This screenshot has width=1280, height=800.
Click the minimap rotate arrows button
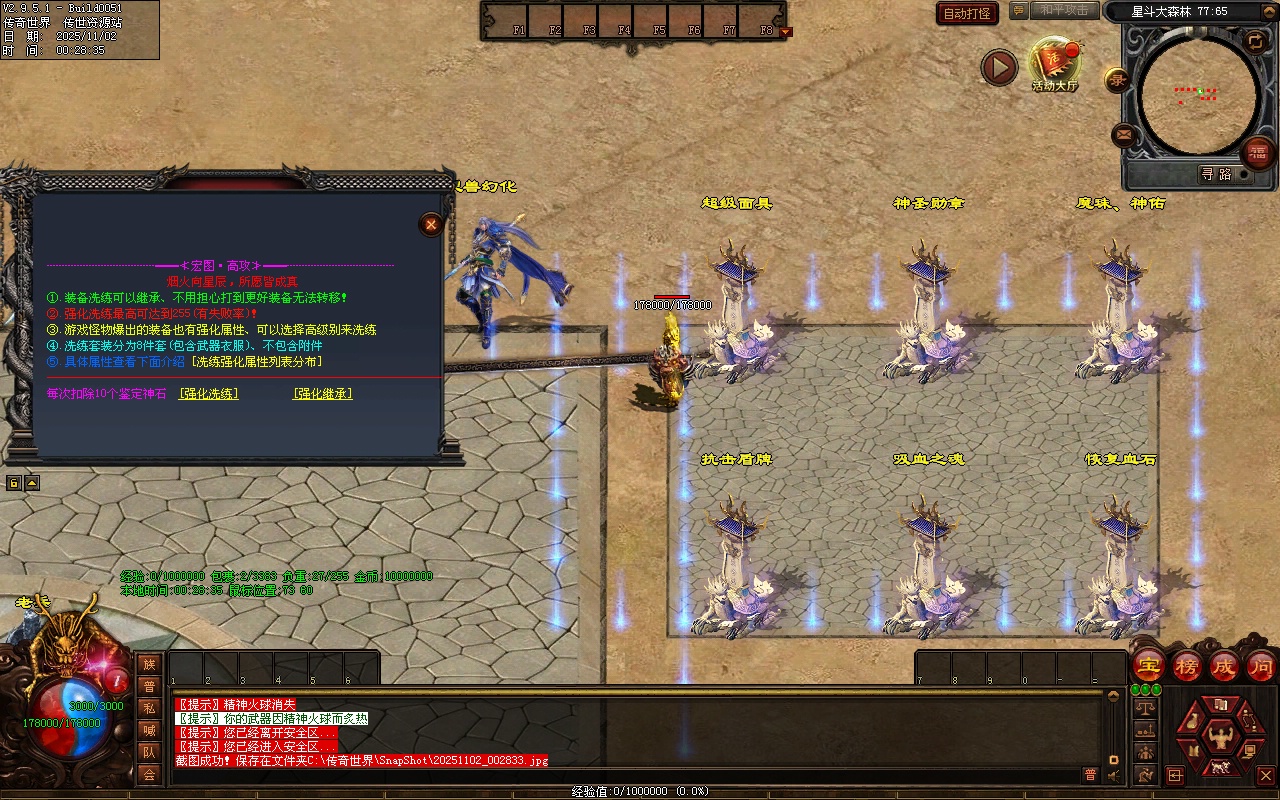click(x=1254, y=41)
